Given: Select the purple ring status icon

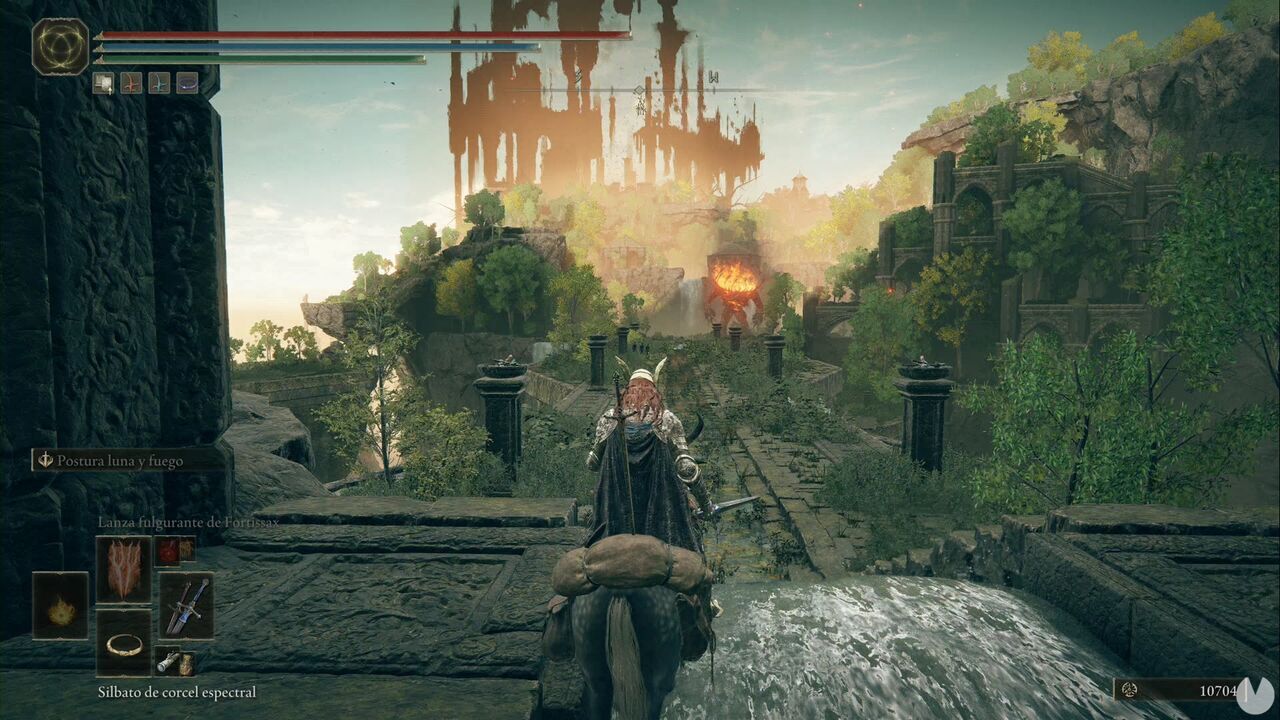Looking at the screenshot, I should click(186, 83).
